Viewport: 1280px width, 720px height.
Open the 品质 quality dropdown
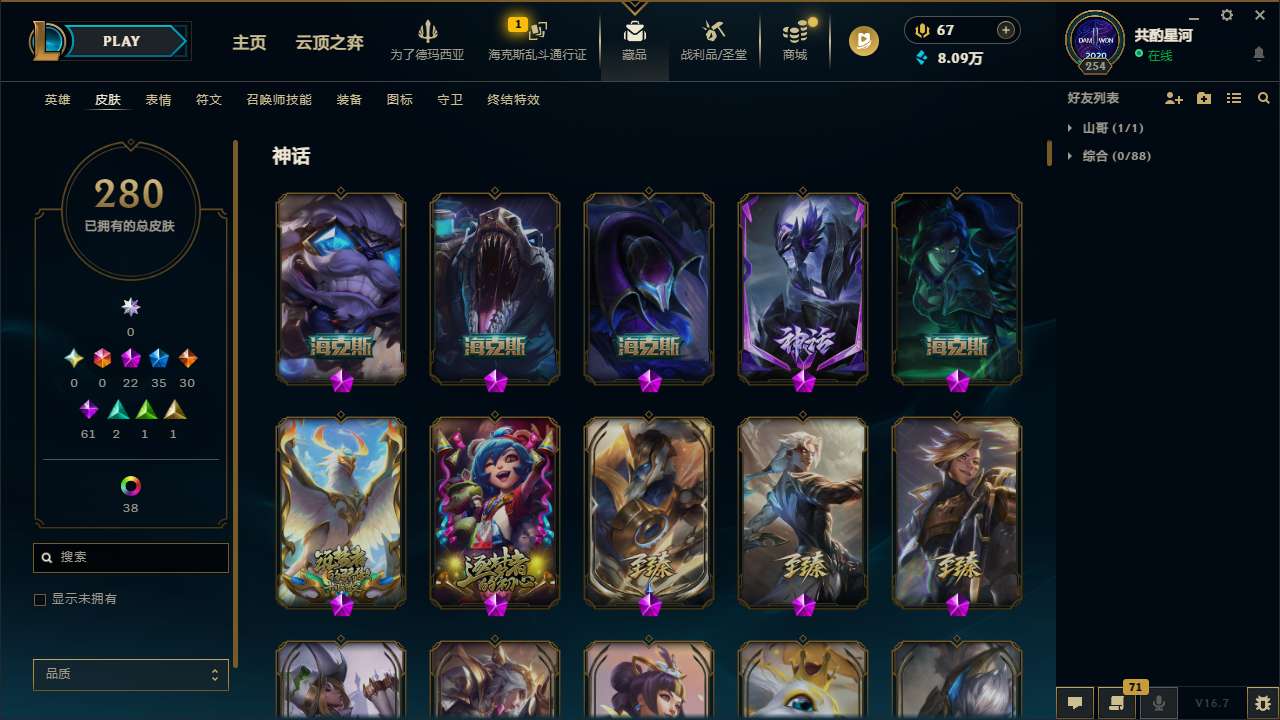pyautogui.click(x=130, y=674)
